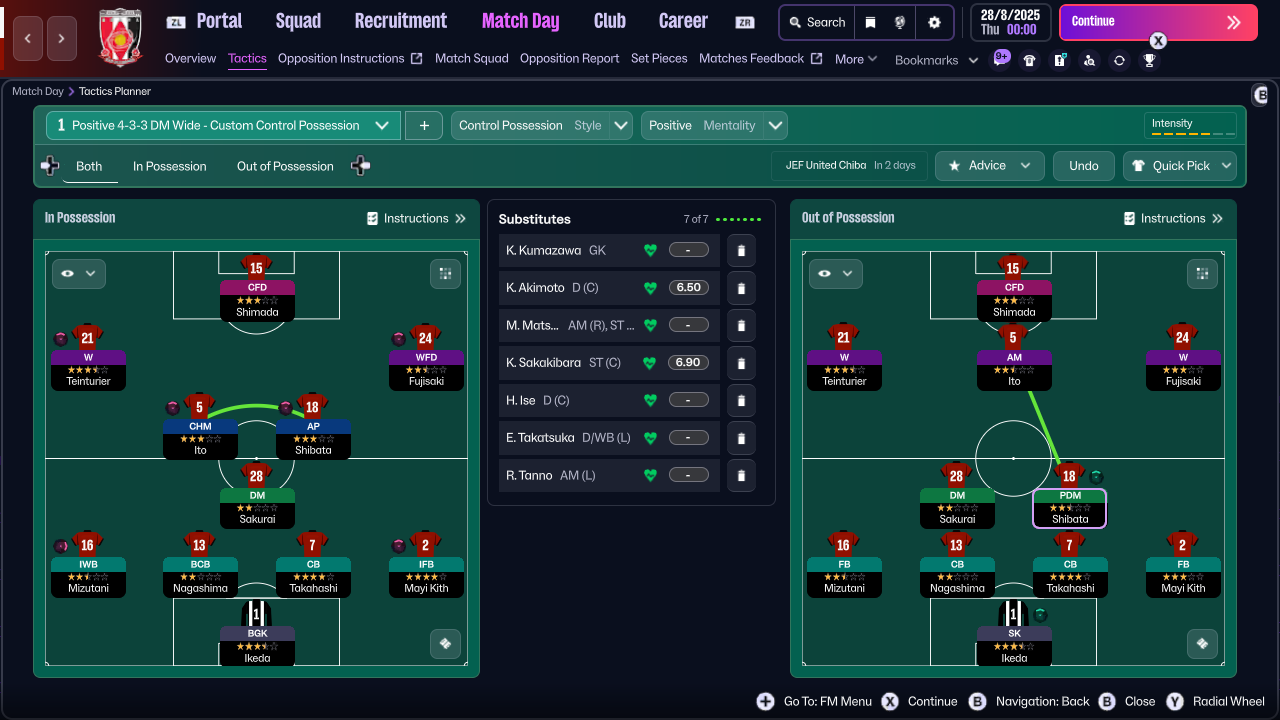Open the scouting icon in the top toolbar
1280x720 pixels.
tap(1090, 60)
